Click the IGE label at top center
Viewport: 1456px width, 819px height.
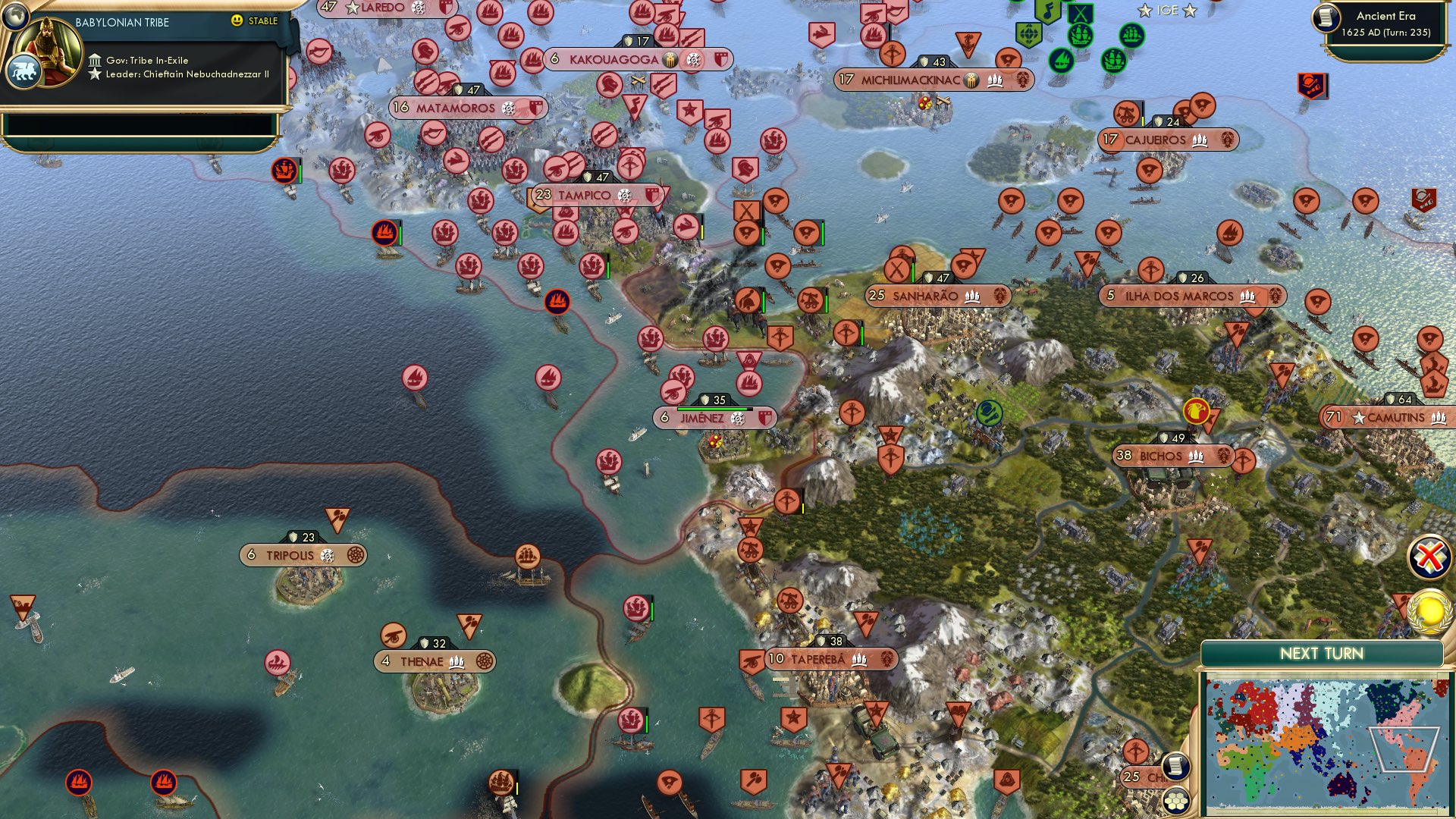click(1167, 11)
